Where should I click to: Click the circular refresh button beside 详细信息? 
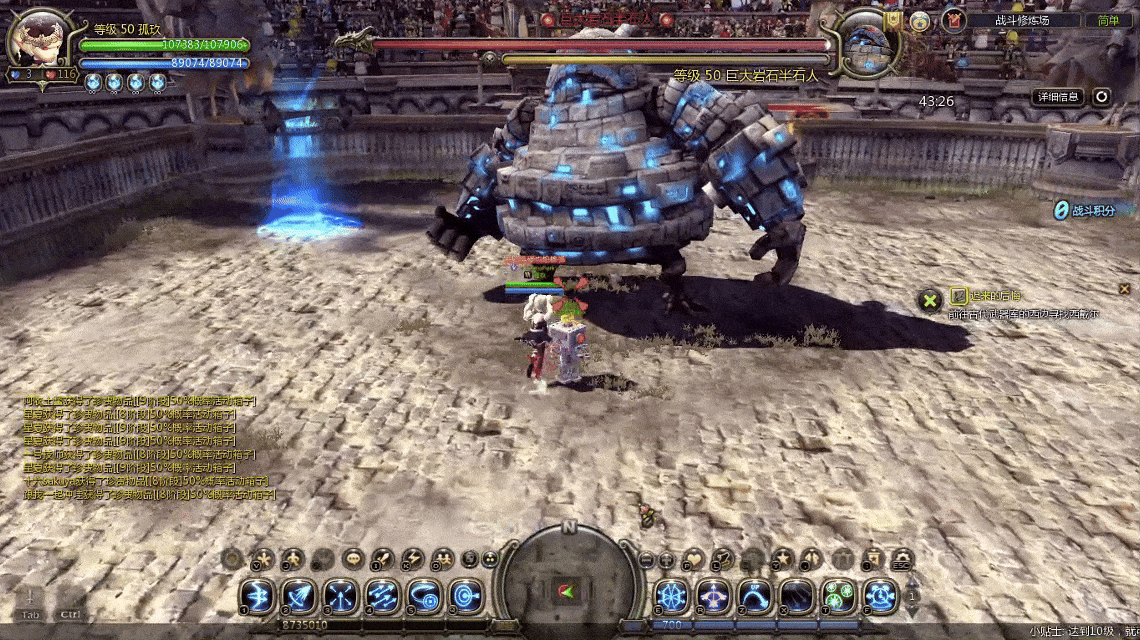pyautogui.click(x=1102, y=97)
